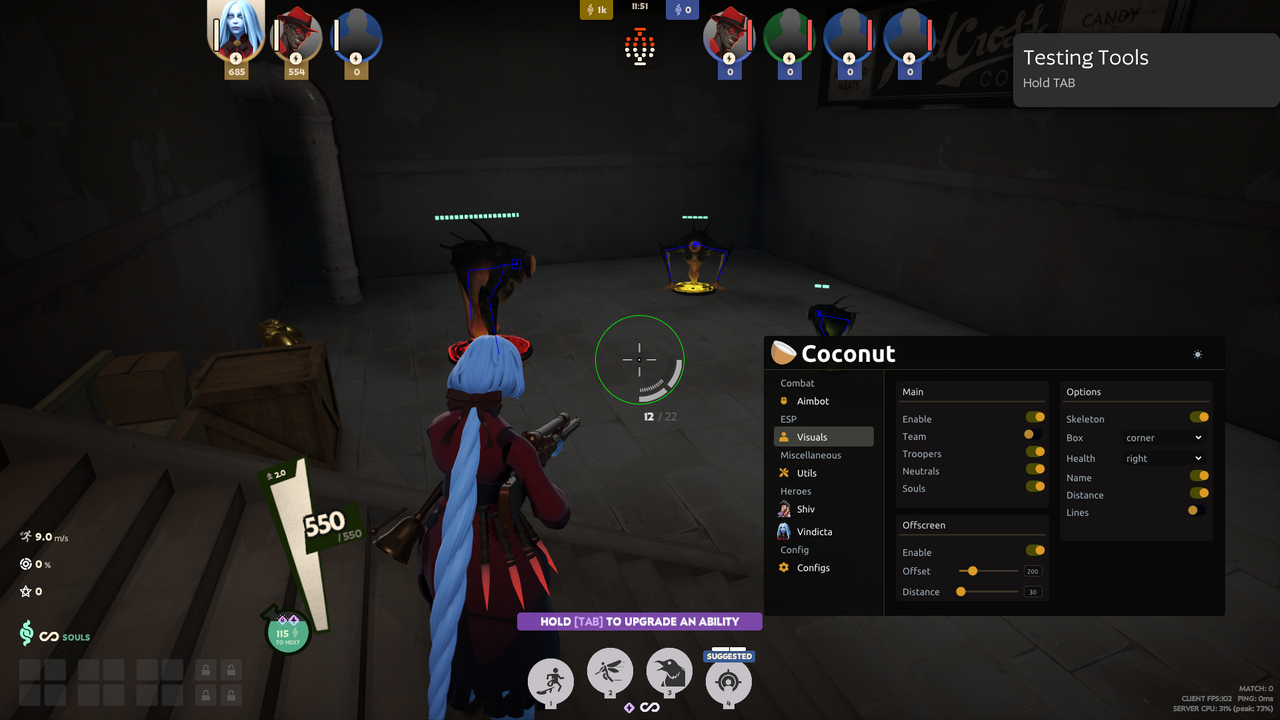The height and width of the screenshot is (720, 1280).
Task: Click the Aimbot mouse icon
Action: [x=786, y=401]
